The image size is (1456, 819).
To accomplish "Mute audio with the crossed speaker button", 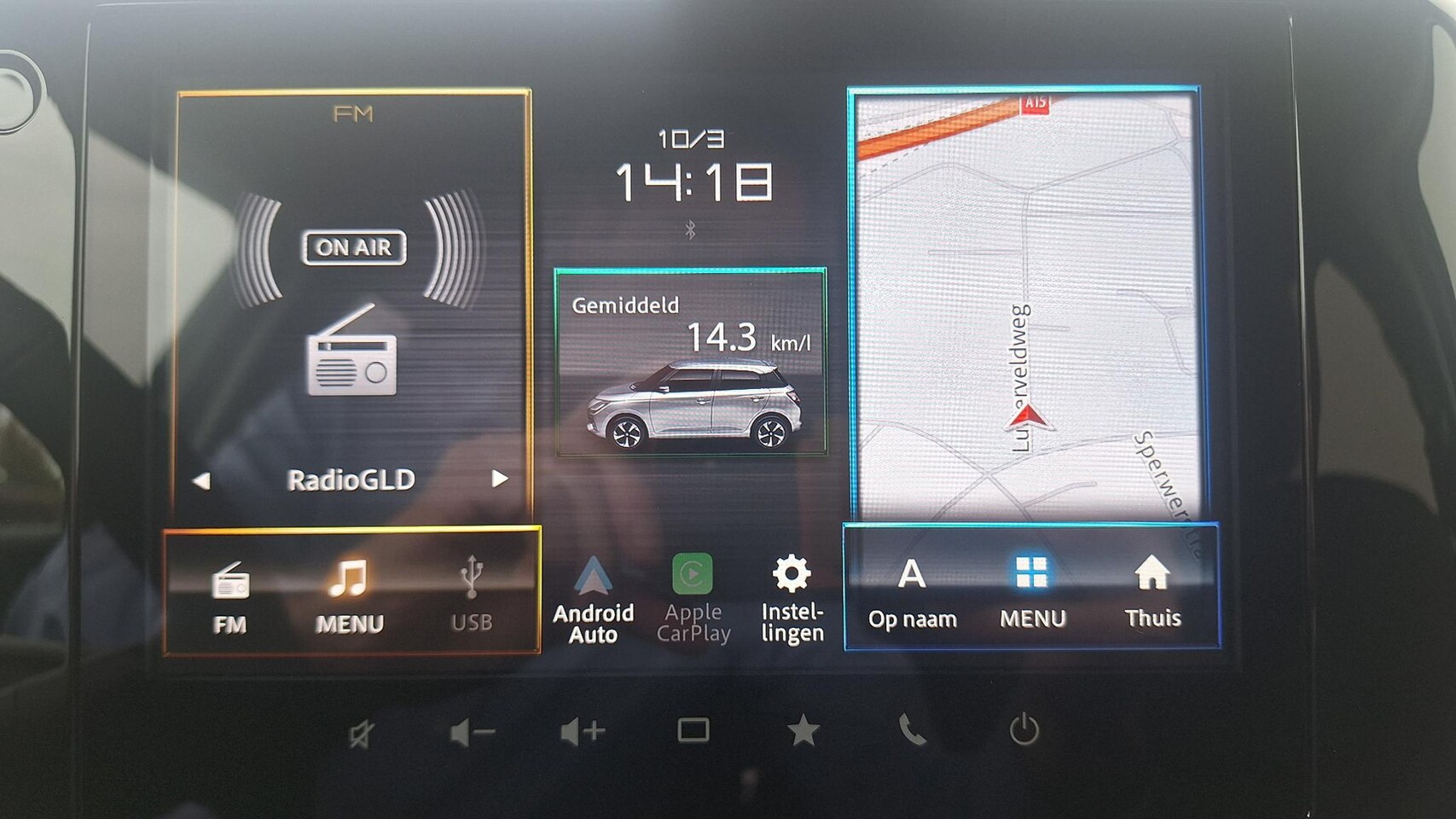I will pyautogui.click(x=361, y=734).
